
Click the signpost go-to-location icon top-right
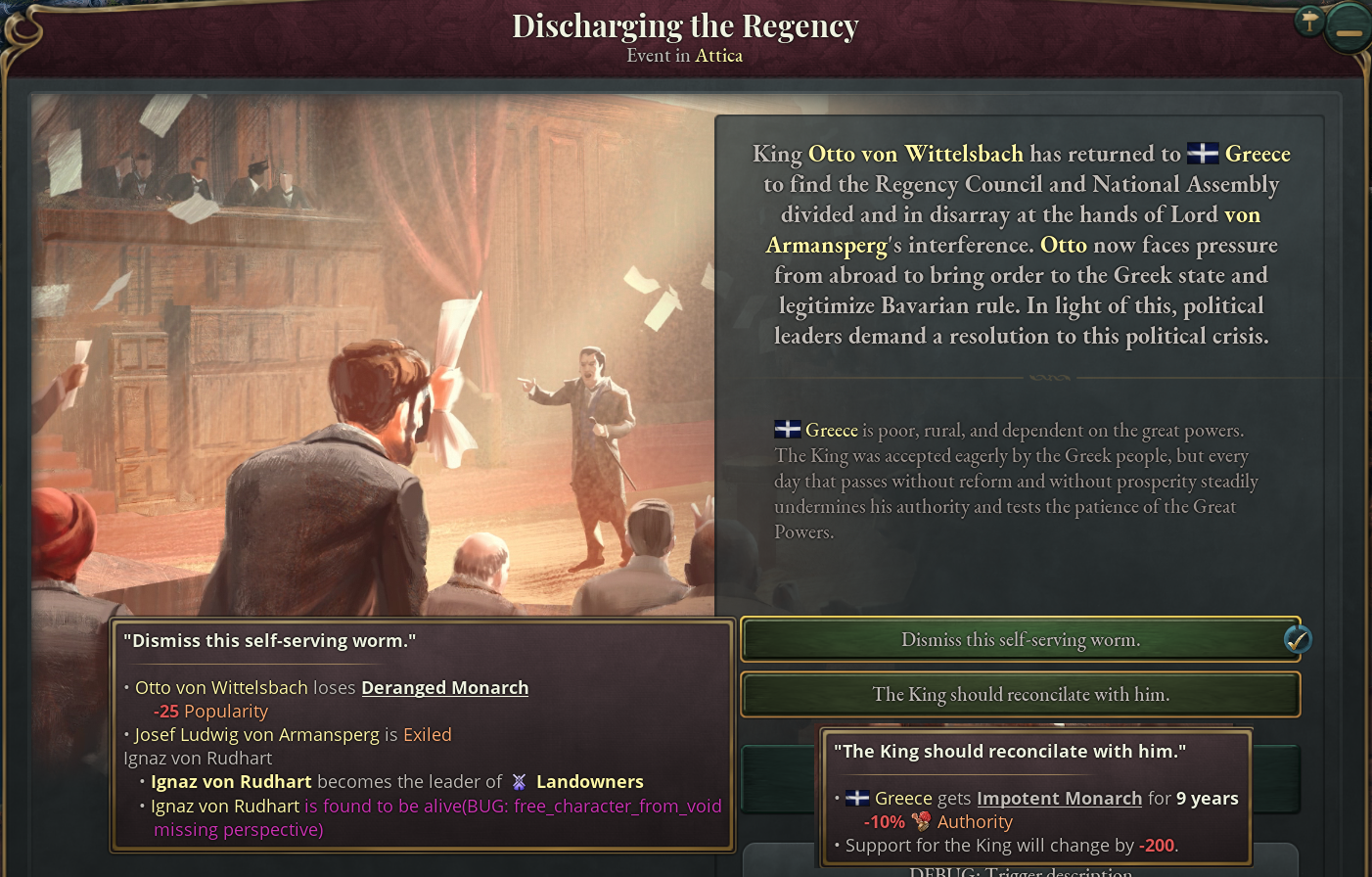click(x=1309, y=20)
